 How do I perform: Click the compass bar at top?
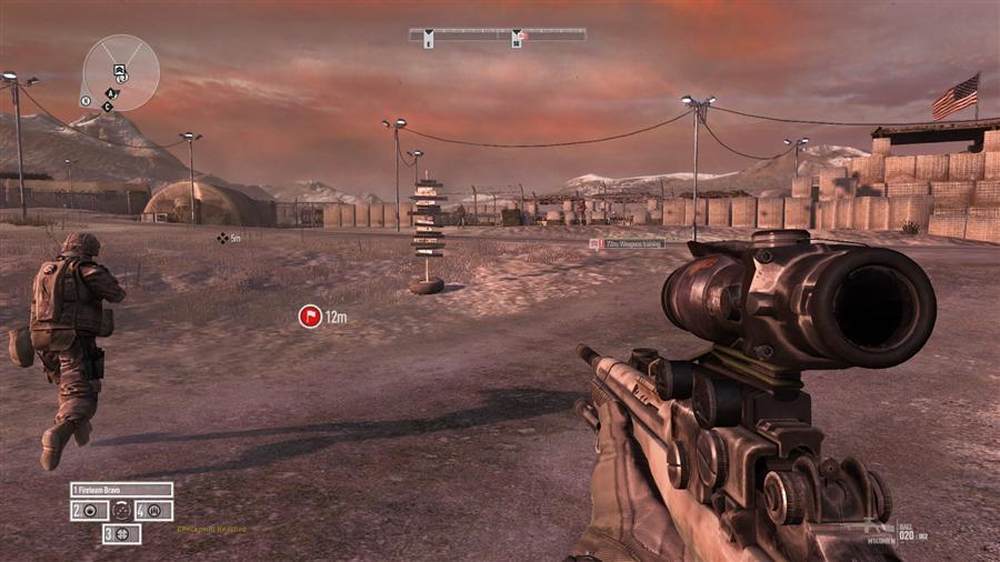(497, 36)
